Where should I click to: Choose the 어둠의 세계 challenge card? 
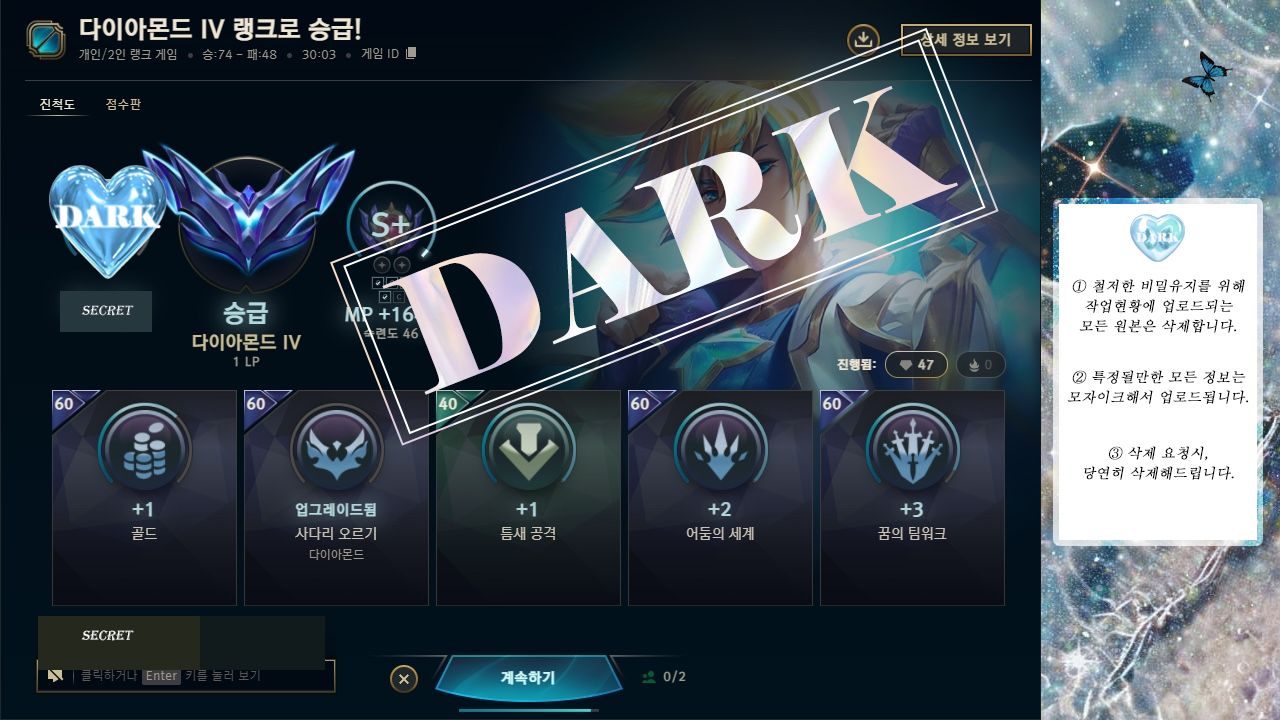coord(720,497)
